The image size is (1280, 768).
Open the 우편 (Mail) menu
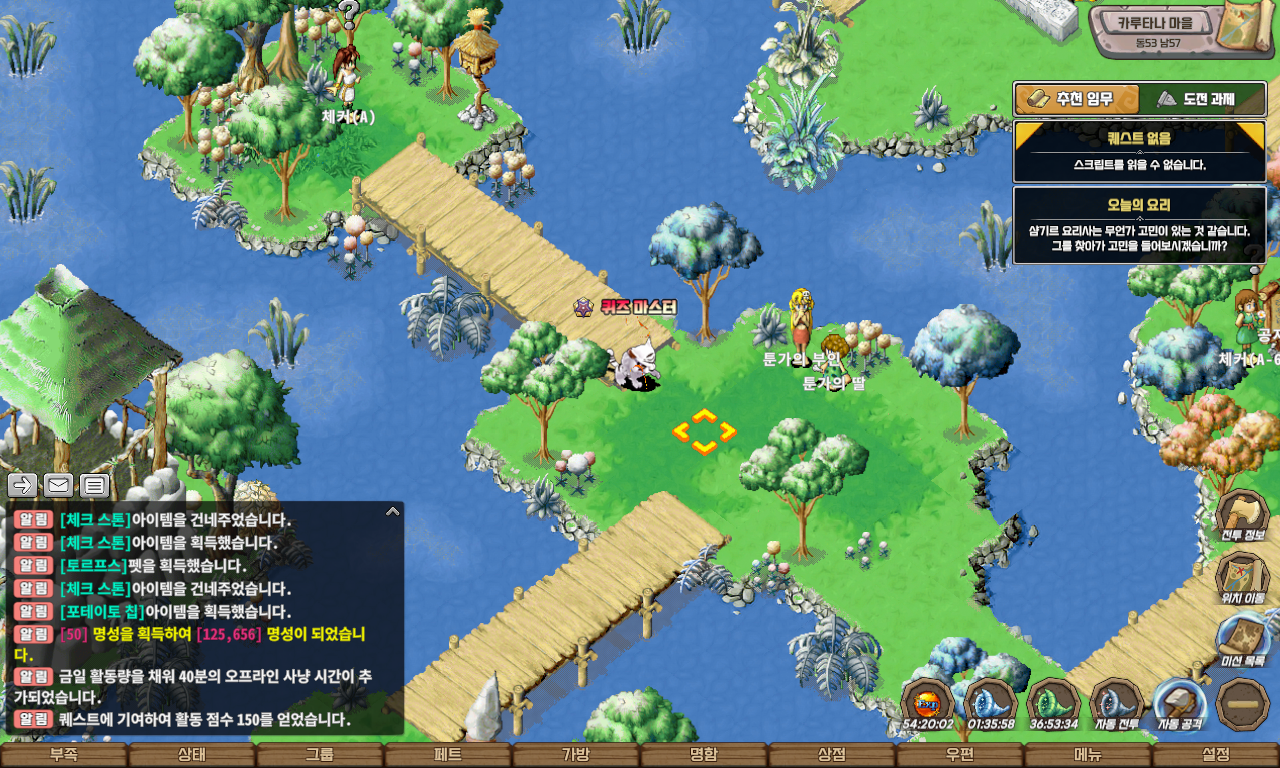pos(960,755)
